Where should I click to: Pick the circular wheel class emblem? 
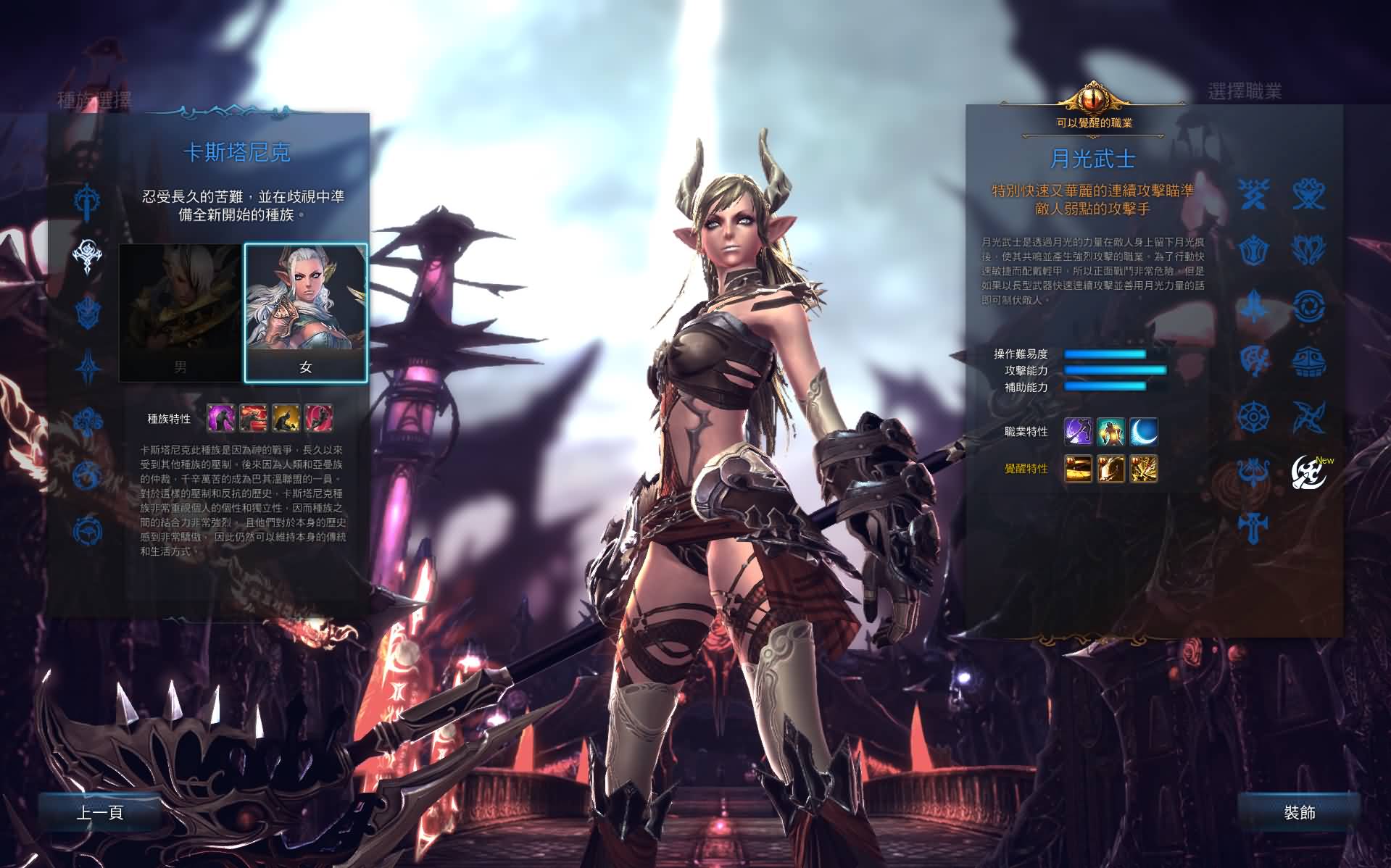pos(1253,417)
